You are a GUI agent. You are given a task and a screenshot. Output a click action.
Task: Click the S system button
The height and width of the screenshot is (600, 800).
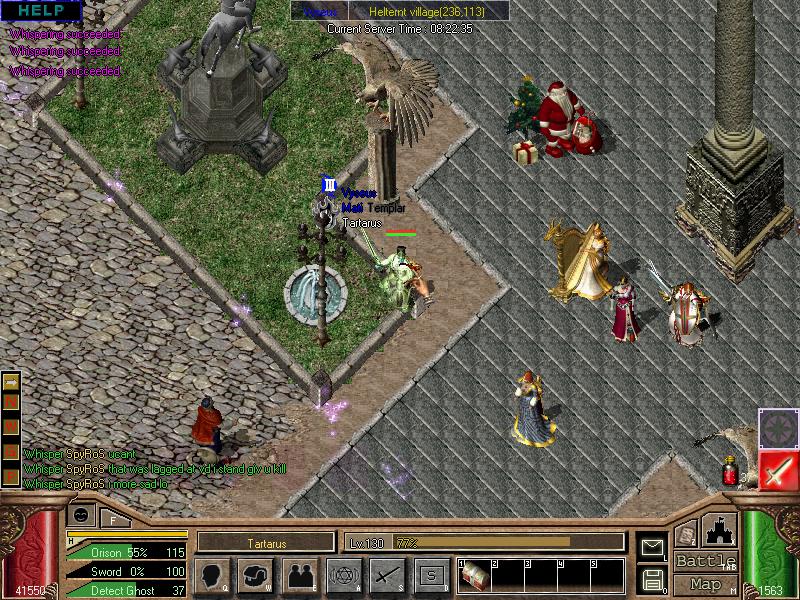pos(431,576)
